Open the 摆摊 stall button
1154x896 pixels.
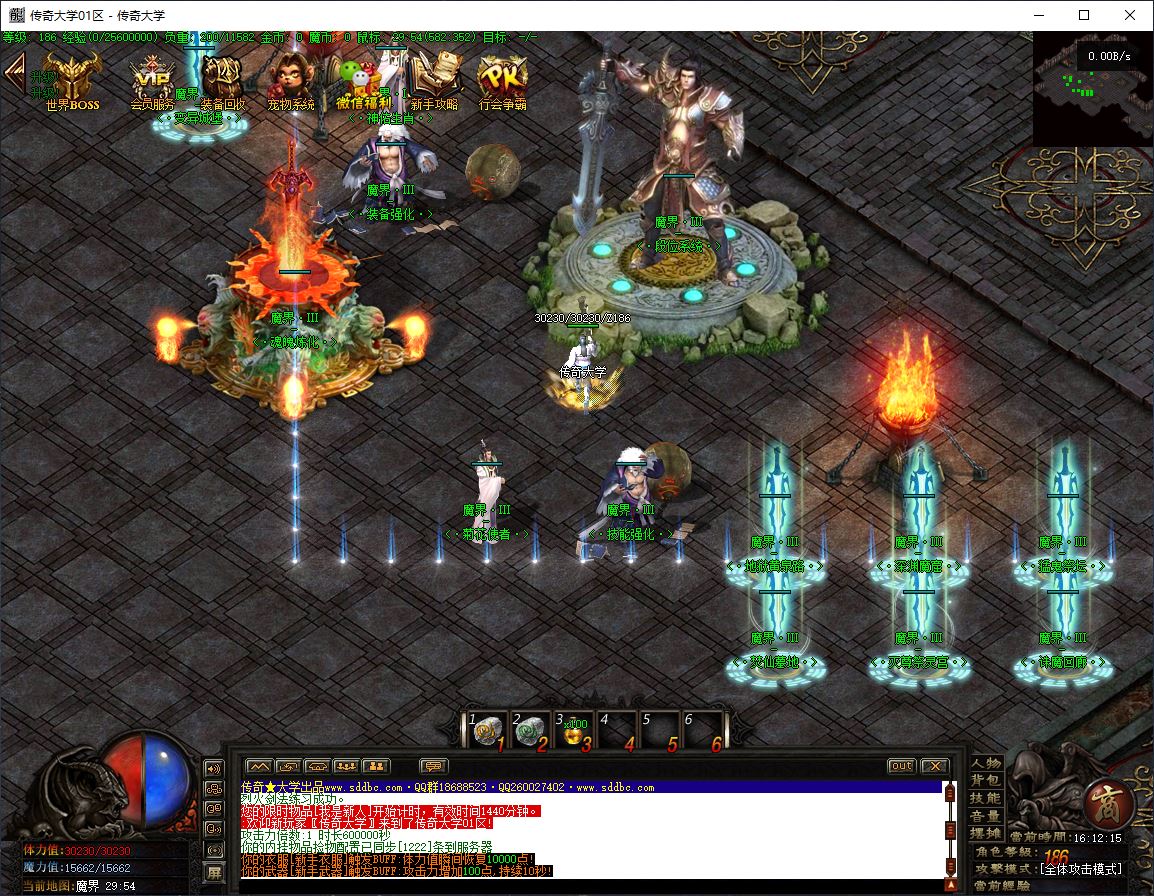click(x=985, y=833)
